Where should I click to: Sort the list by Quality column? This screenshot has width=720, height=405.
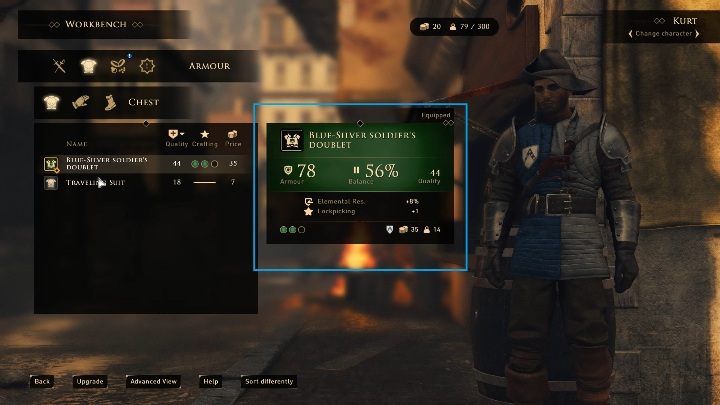[178, 138]
